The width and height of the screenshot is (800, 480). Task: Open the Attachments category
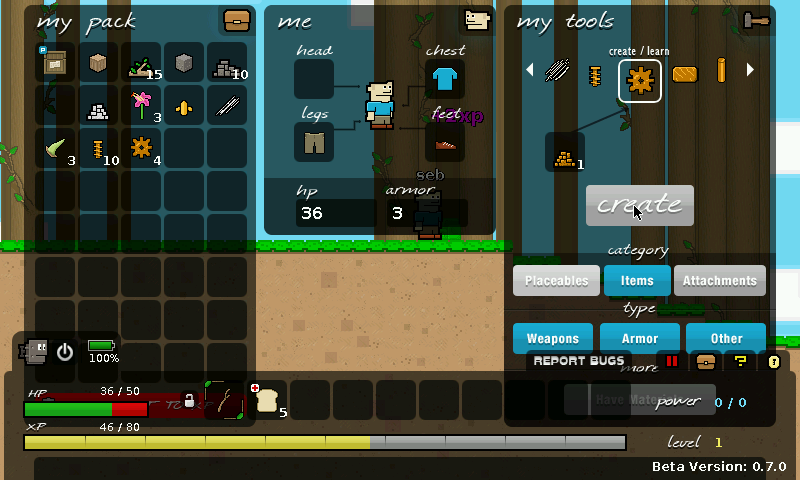point(720,281)
